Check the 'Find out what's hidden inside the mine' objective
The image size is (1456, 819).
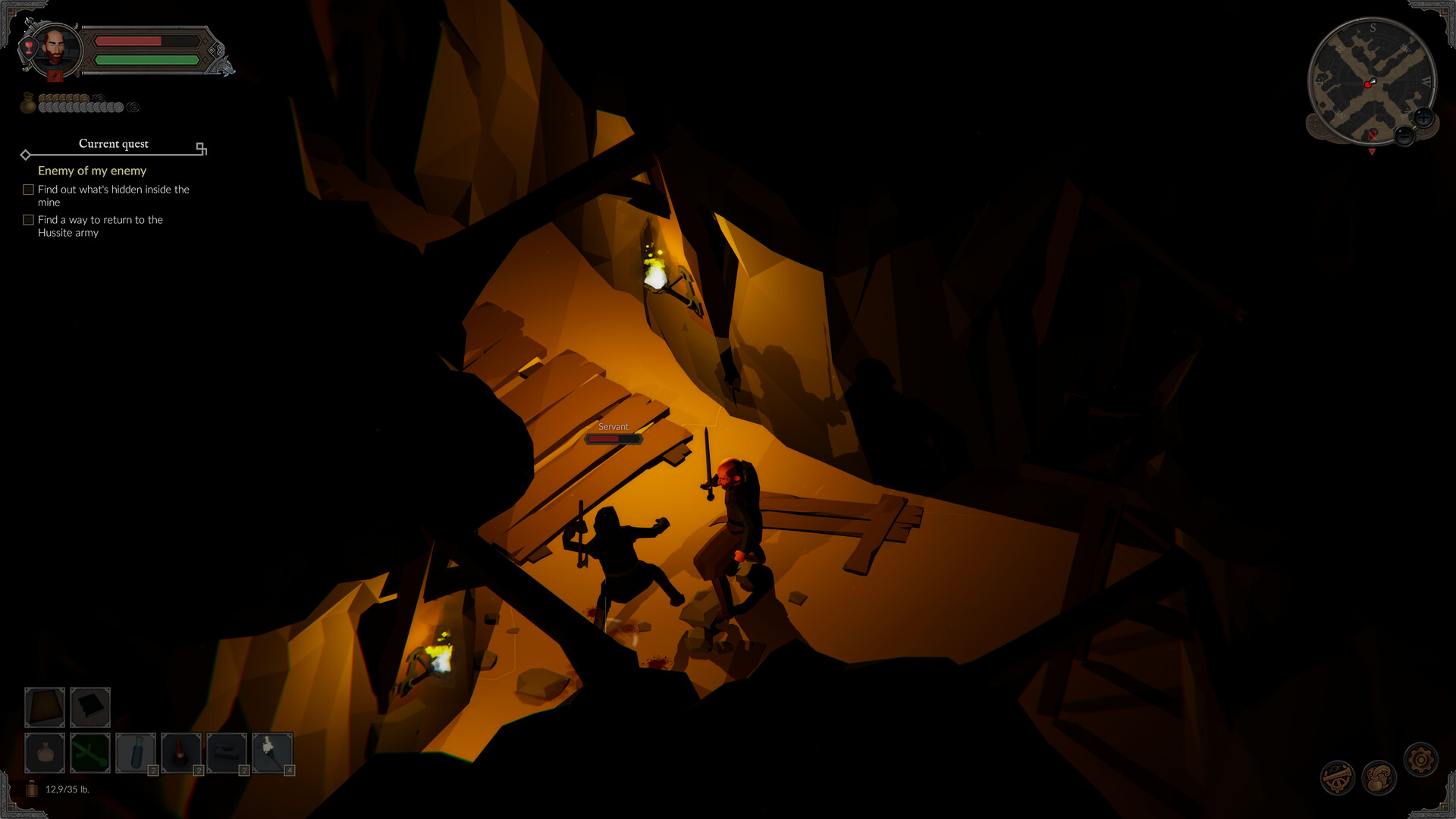coord(29,189)
